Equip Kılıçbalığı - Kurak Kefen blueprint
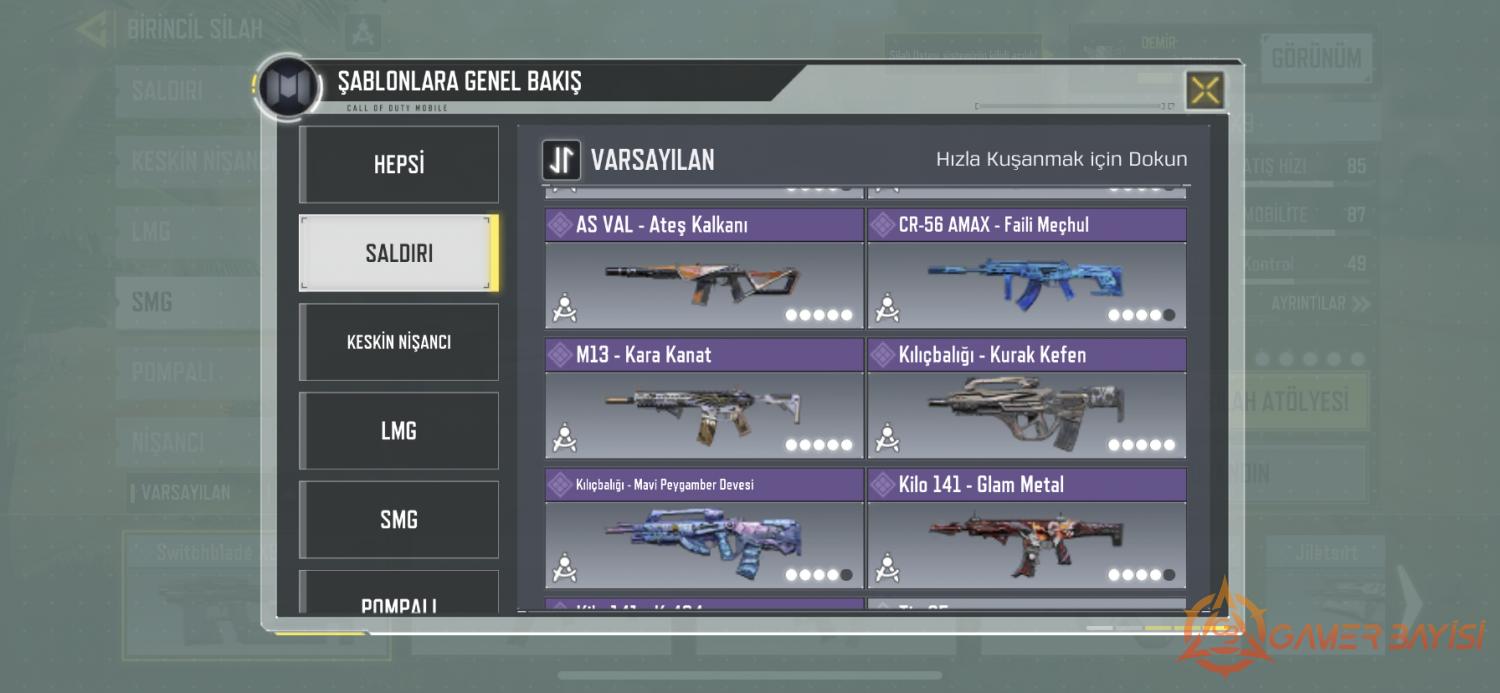 pyautogui.click(x=1027, y=414)
